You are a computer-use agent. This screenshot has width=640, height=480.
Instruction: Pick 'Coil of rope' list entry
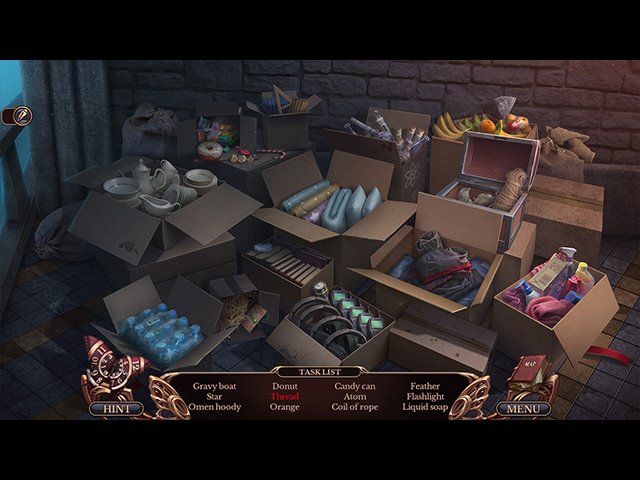[x=355, y=407]
